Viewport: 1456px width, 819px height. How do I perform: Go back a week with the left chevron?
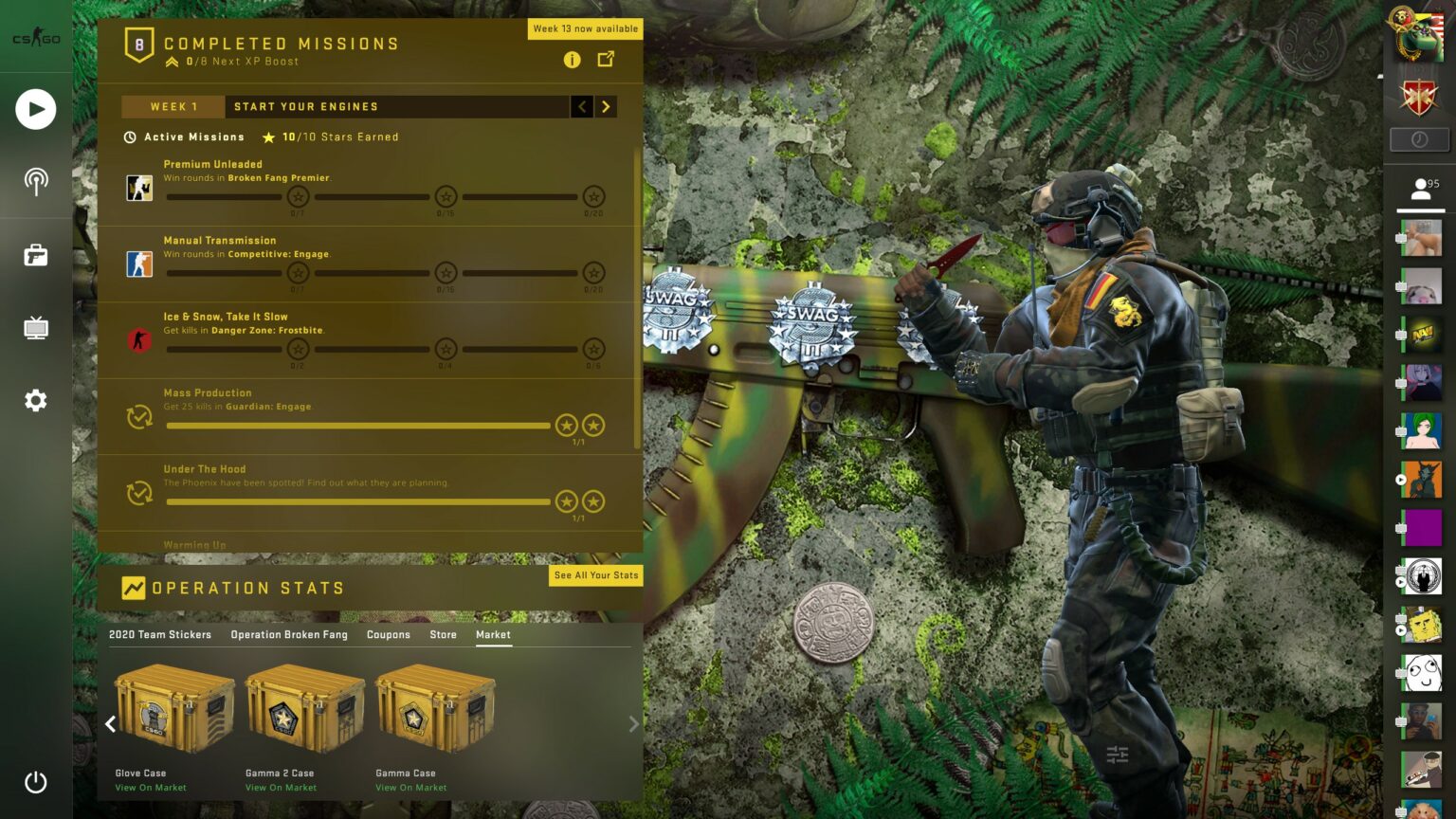pos(581,106)
